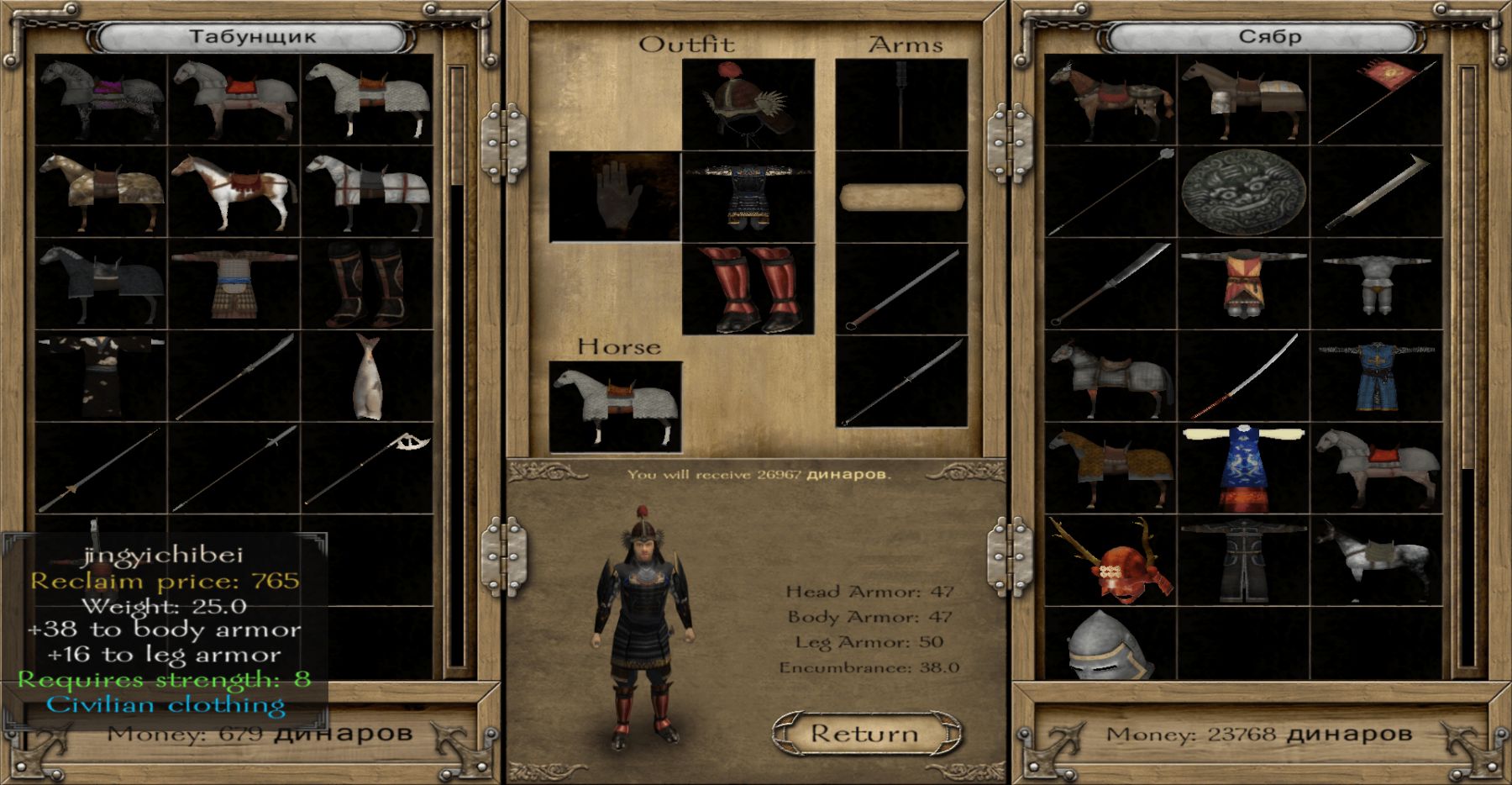Click the Return button

click(x=866, y=734)
